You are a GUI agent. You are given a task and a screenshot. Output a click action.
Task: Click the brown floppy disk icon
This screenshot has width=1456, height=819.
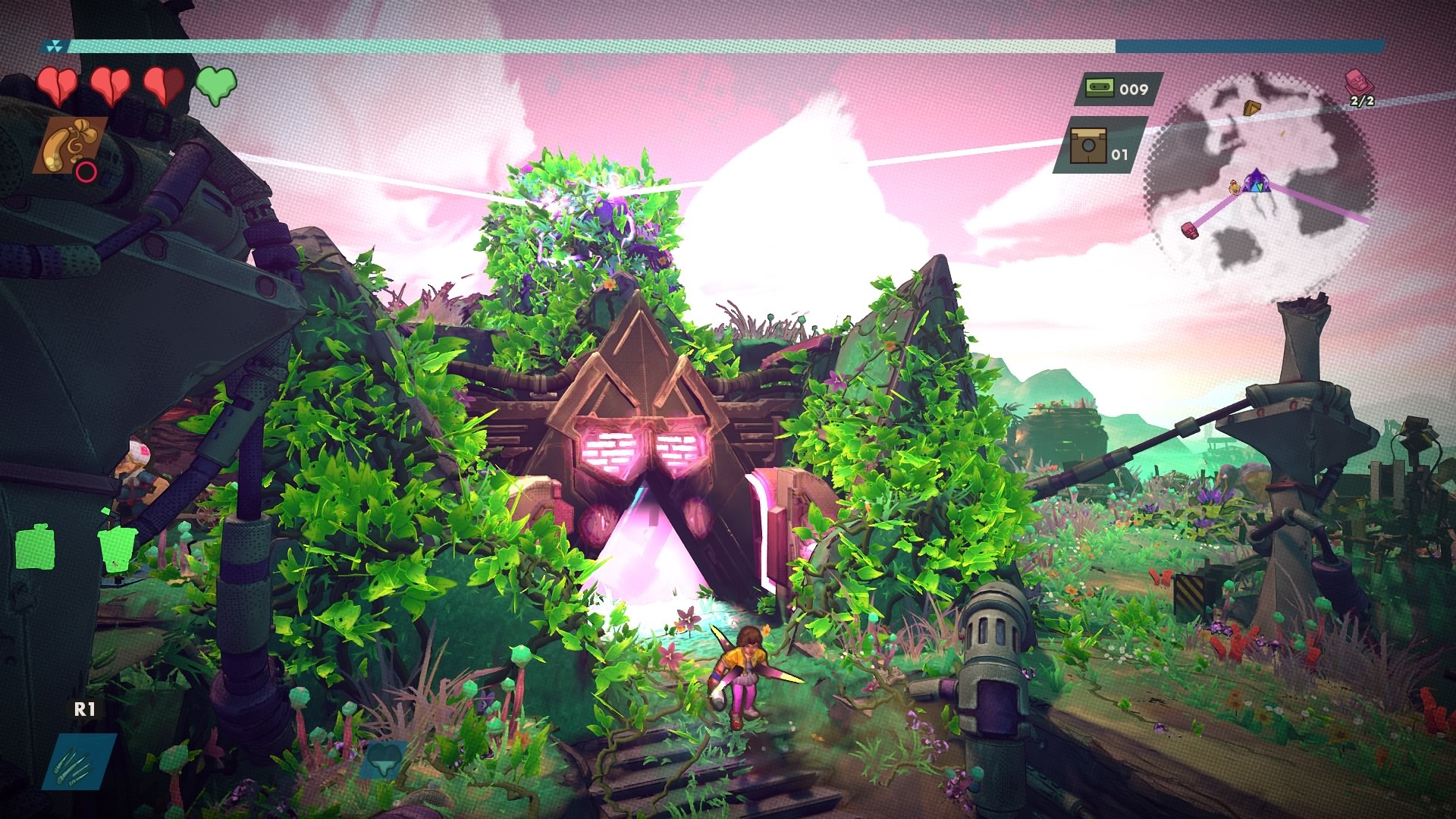pos(1087,146)
